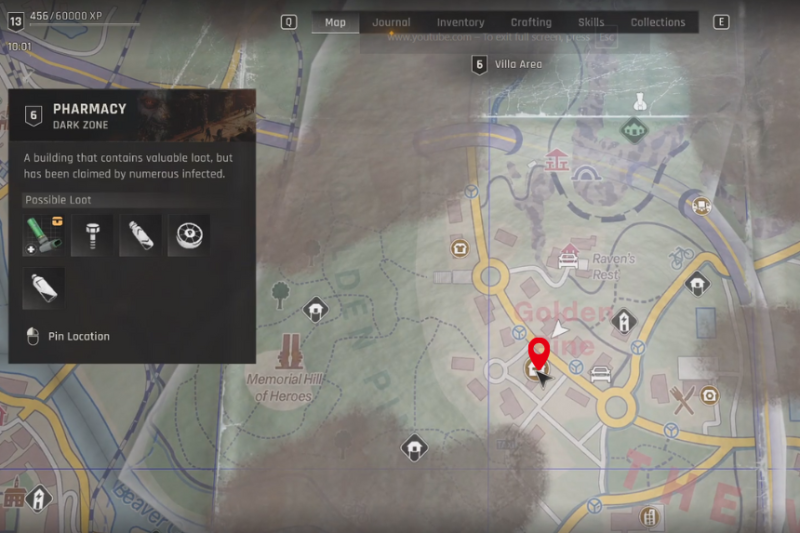Select the shirt icon map marker

pos(459,247)
